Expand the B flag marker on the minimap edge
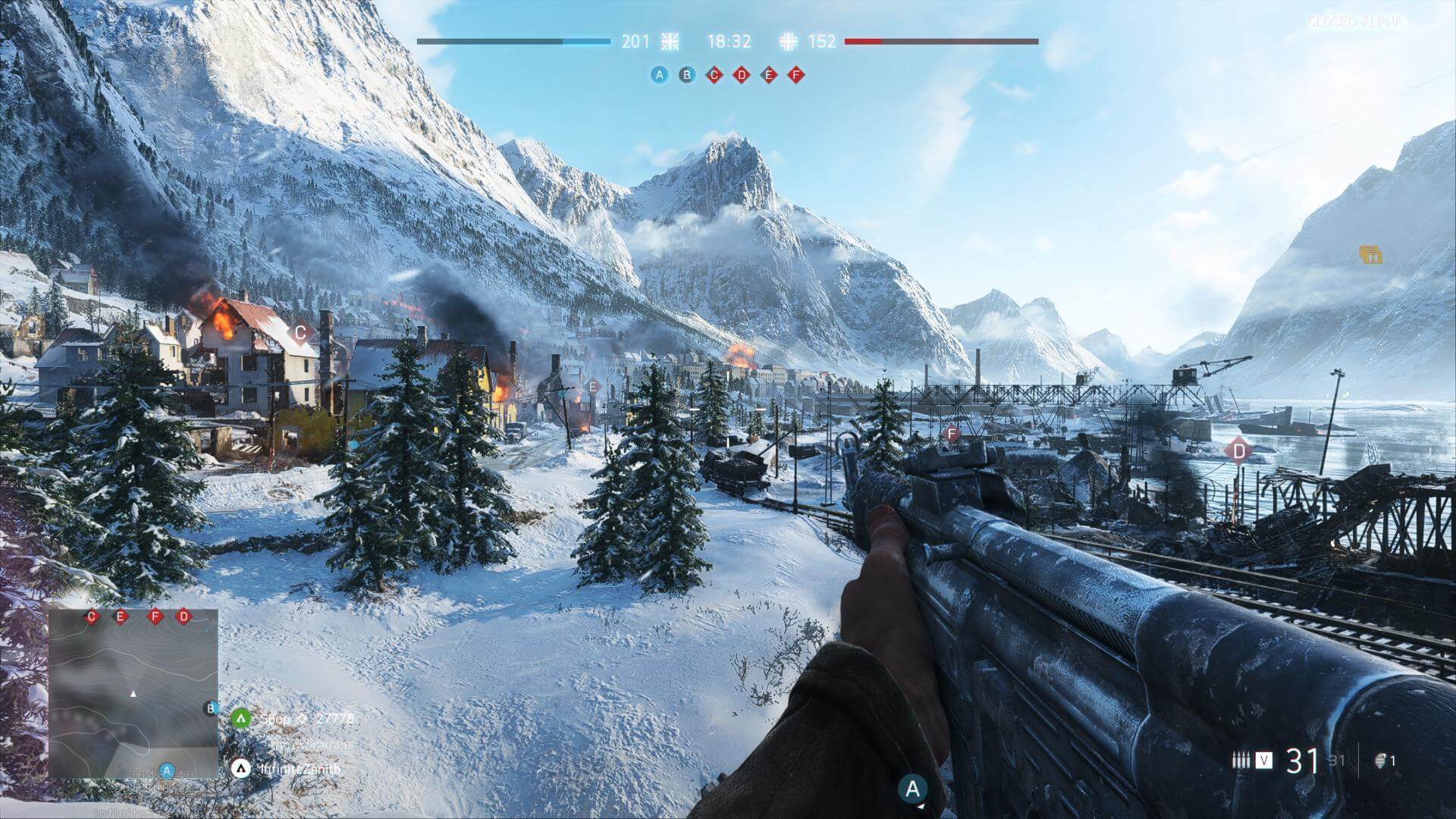 click(x=211, y=708)
